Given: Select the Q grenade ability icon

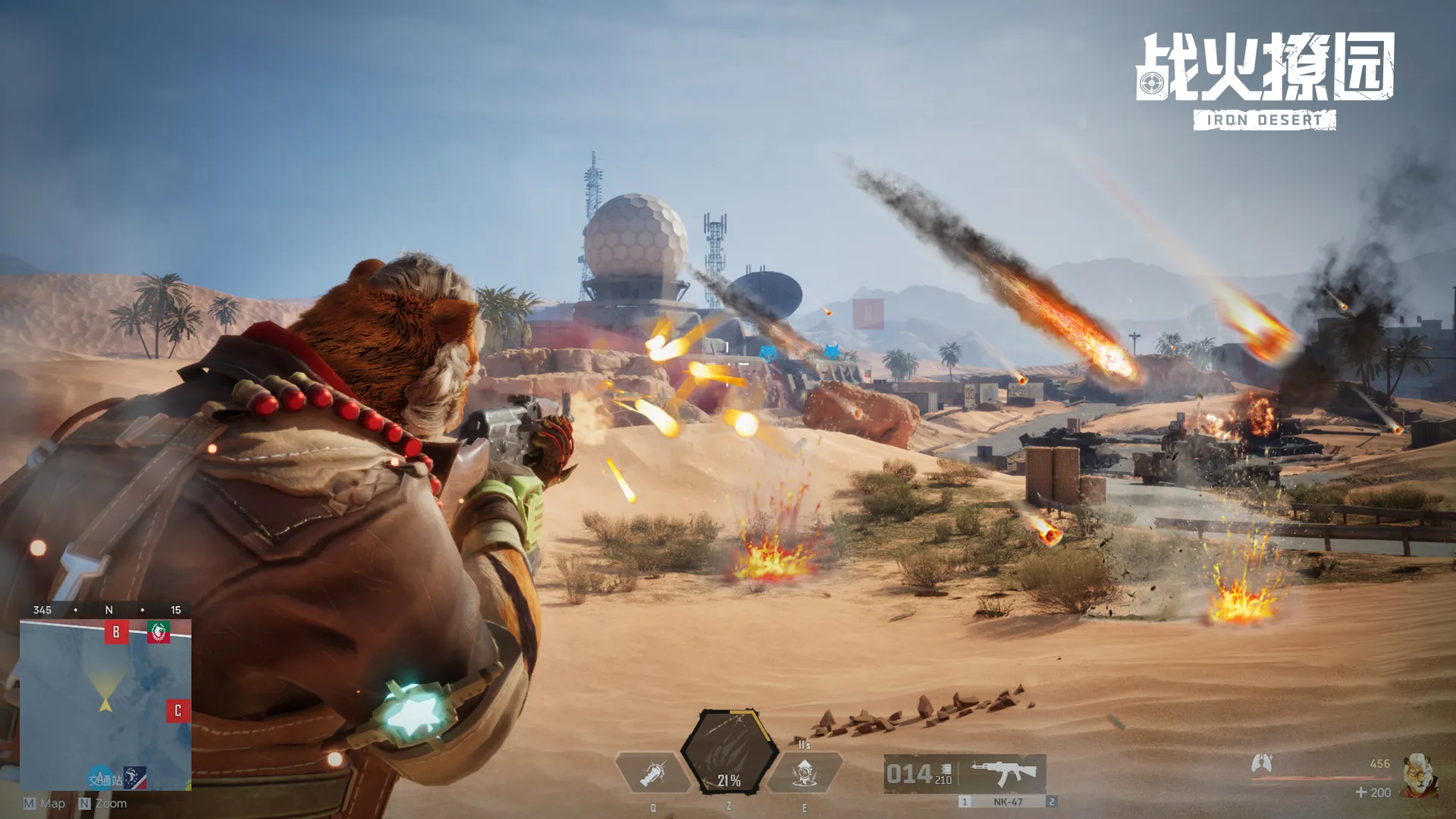Looking at the screenshot, I should pyautogui.click(x=652, y=772).
